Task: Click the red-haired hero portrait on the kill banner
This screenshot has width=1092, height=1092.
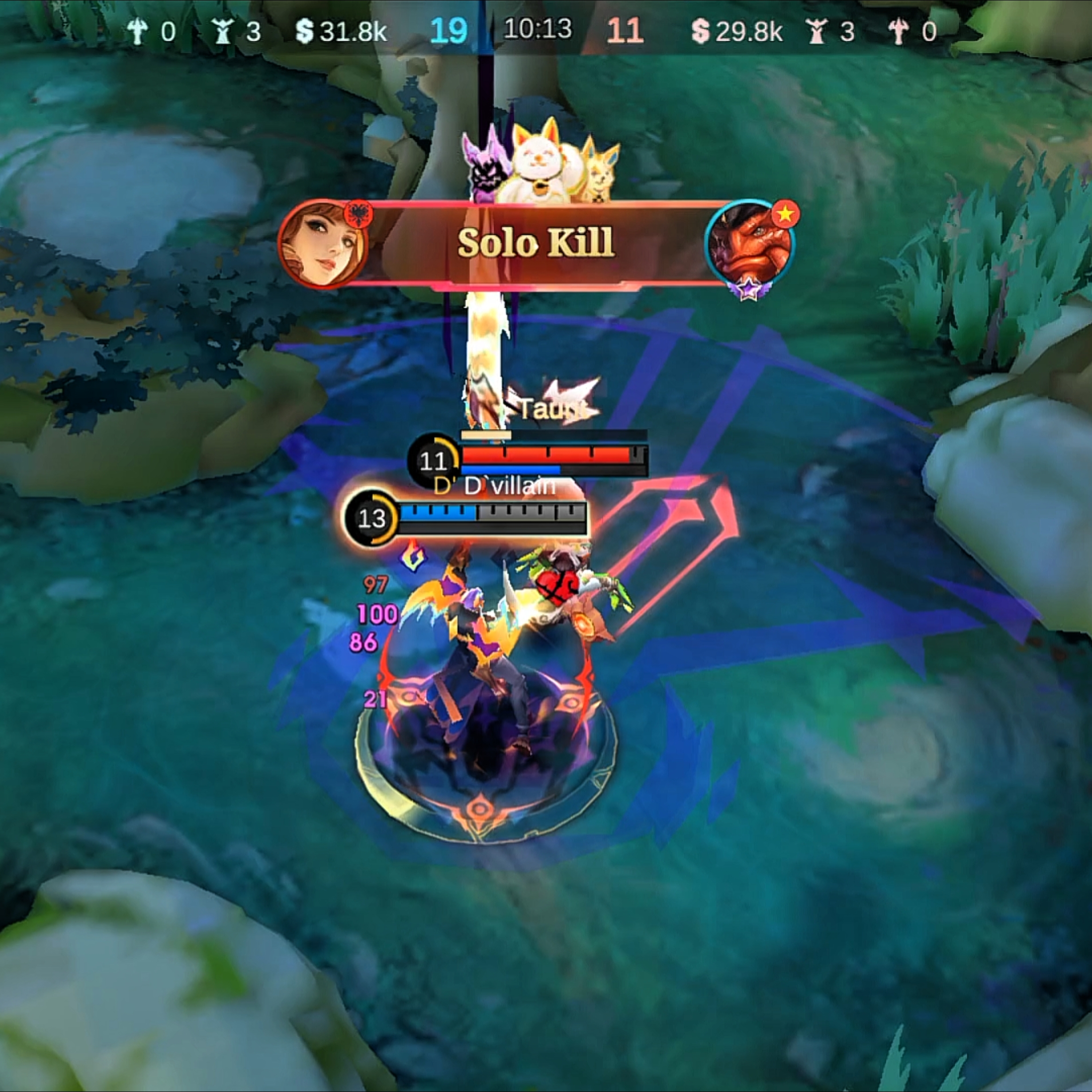Action: [322, 244]
